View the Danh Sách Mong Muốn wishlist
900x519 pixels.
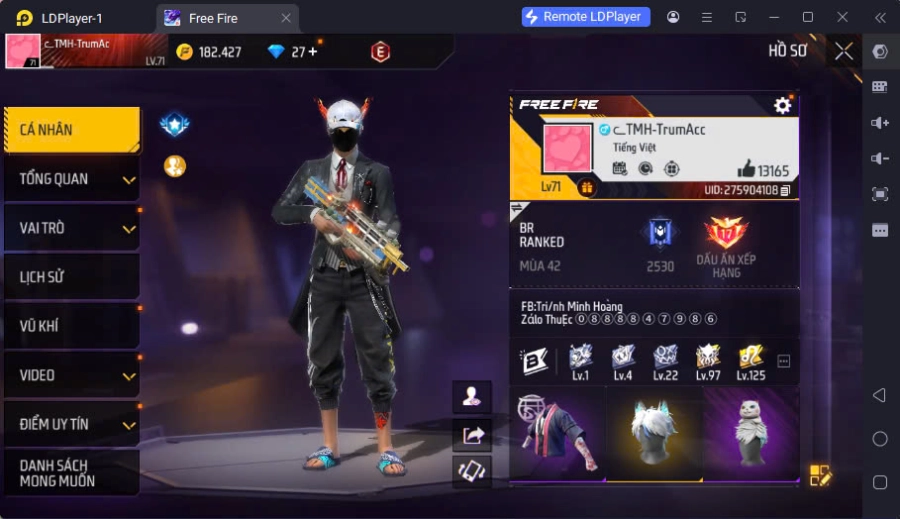71,473
